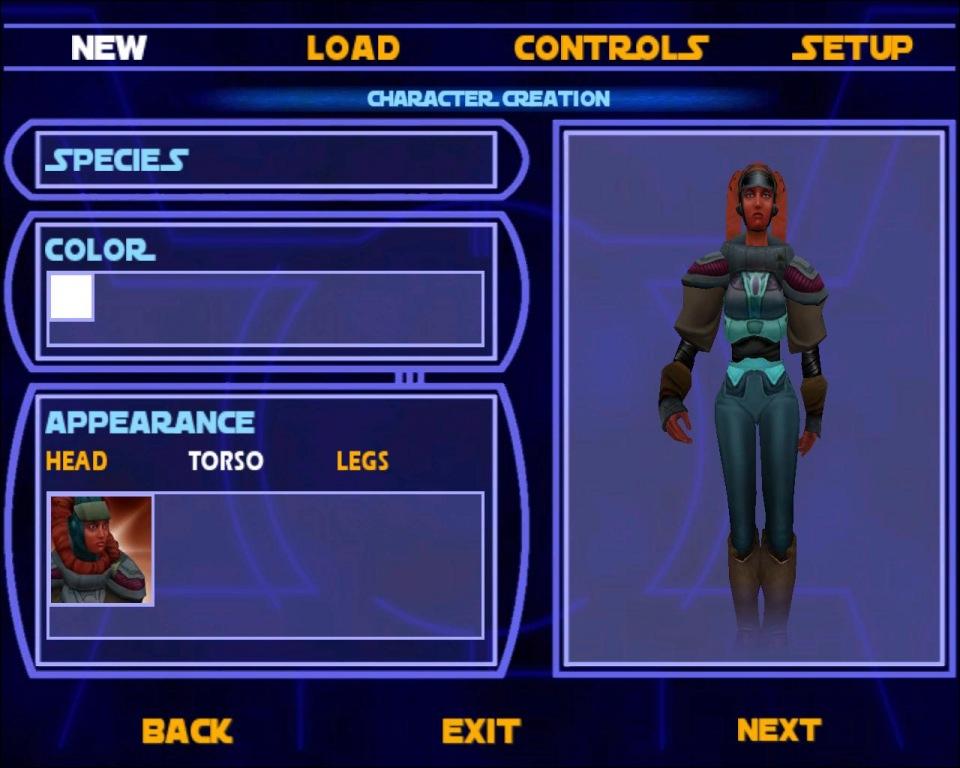Open the LOAD game menu
The image size is (960, 768).
coord(353,48)
